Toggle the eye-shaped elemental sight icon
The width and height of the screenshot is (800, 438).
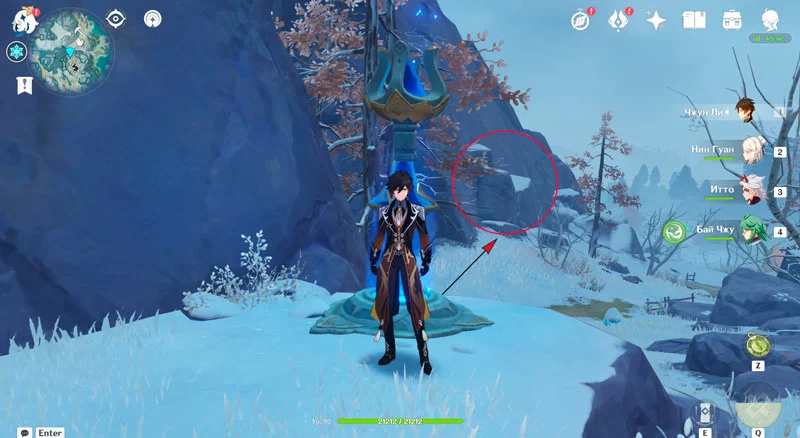[x=116, y=18]
